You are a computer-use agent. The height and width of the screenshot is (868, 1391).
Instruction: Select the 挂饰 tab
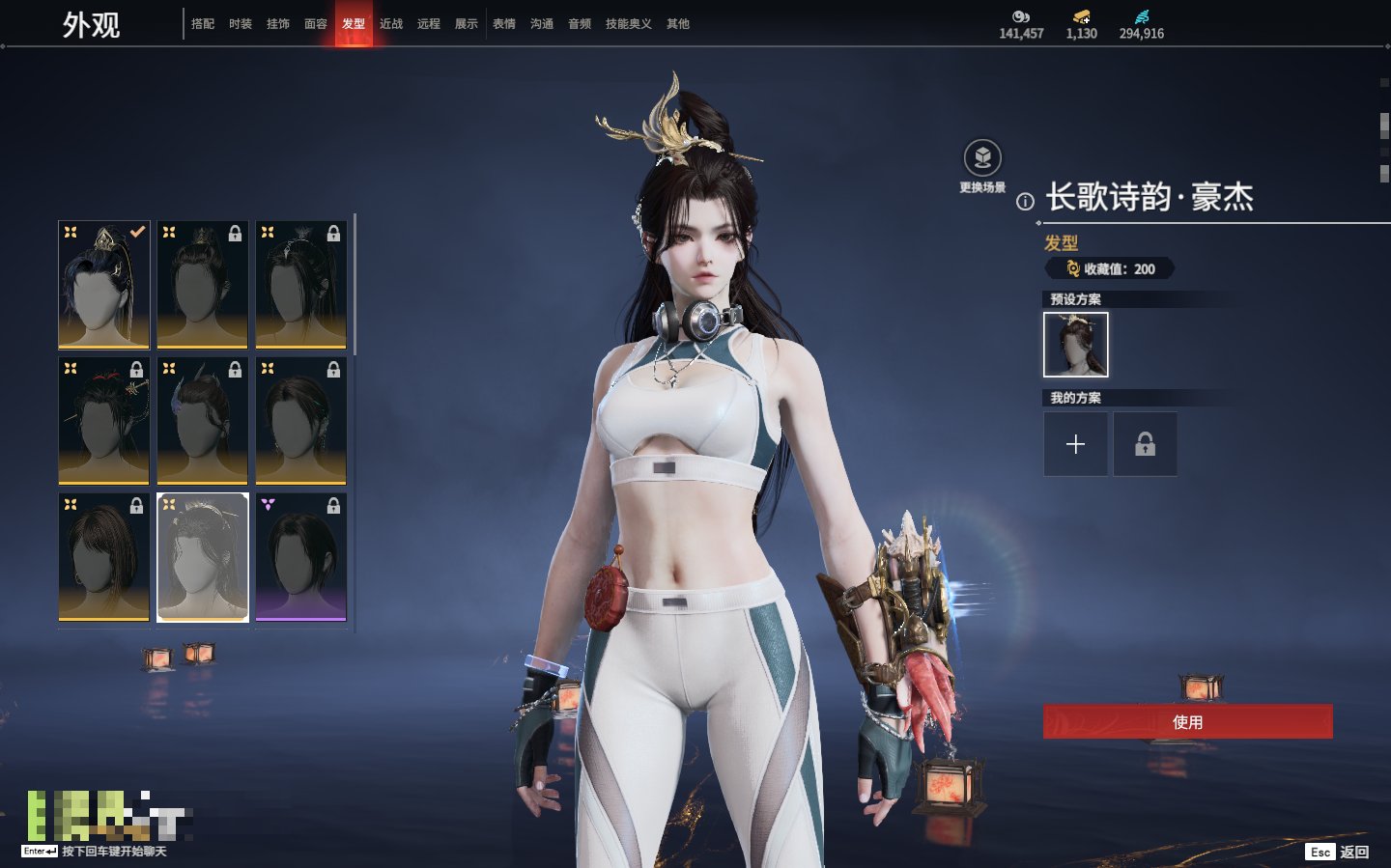(x=278, y=24)
